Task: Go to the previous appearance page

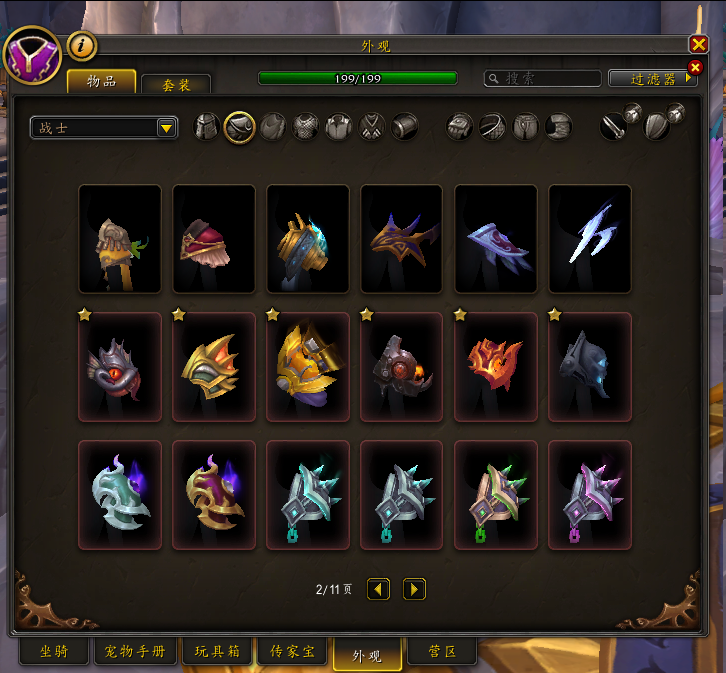Action: click(x=378, y=590)
